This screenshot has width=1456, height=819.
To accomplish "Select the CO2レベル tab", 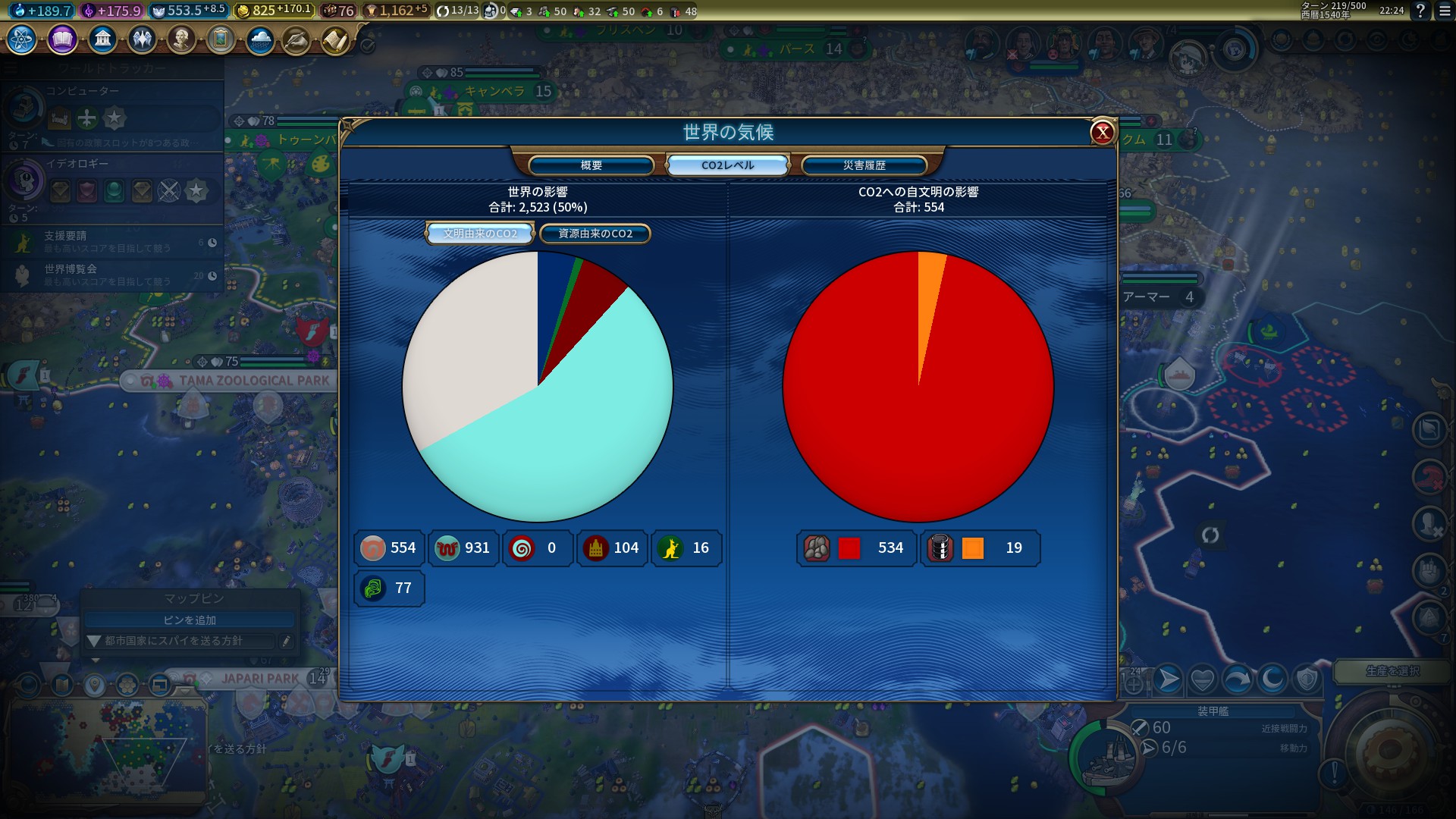I will [x=727, y=165].
